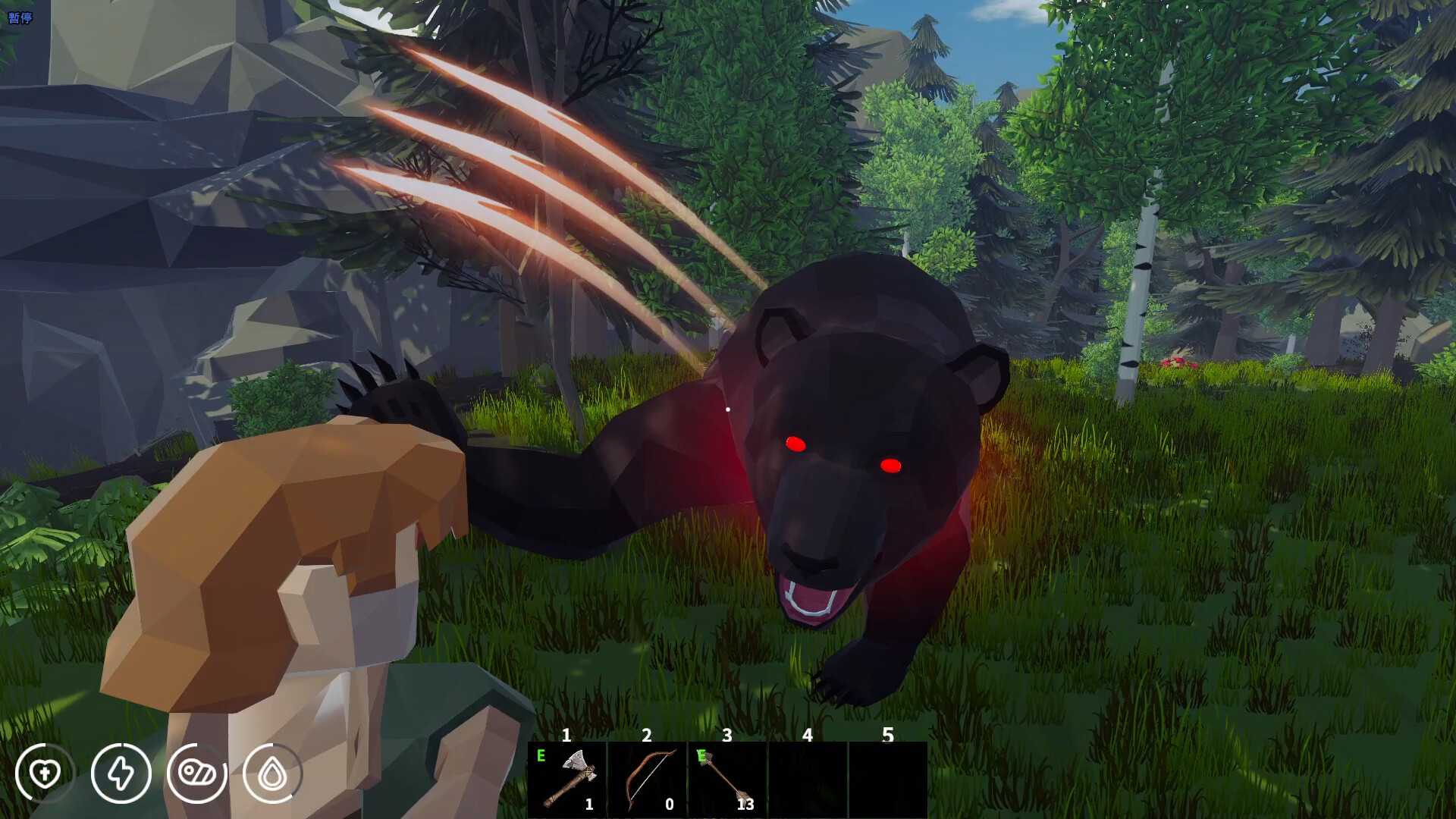This screenshot has height=819, width=1456.
Task: Click the health heart status icon
Action: tap(45, 773)
